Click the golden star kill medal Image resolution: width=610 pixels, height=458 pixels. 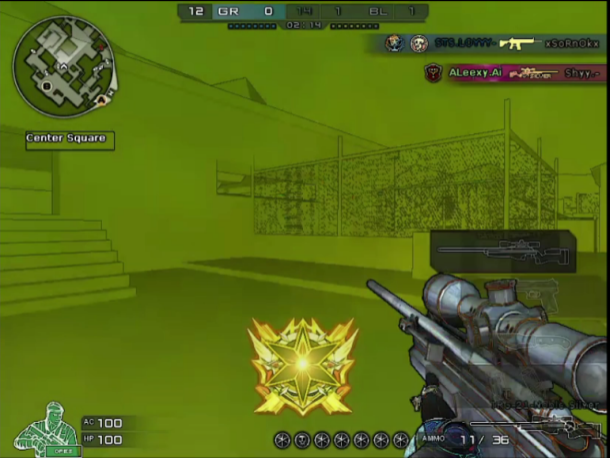click(x=302, y=367)
